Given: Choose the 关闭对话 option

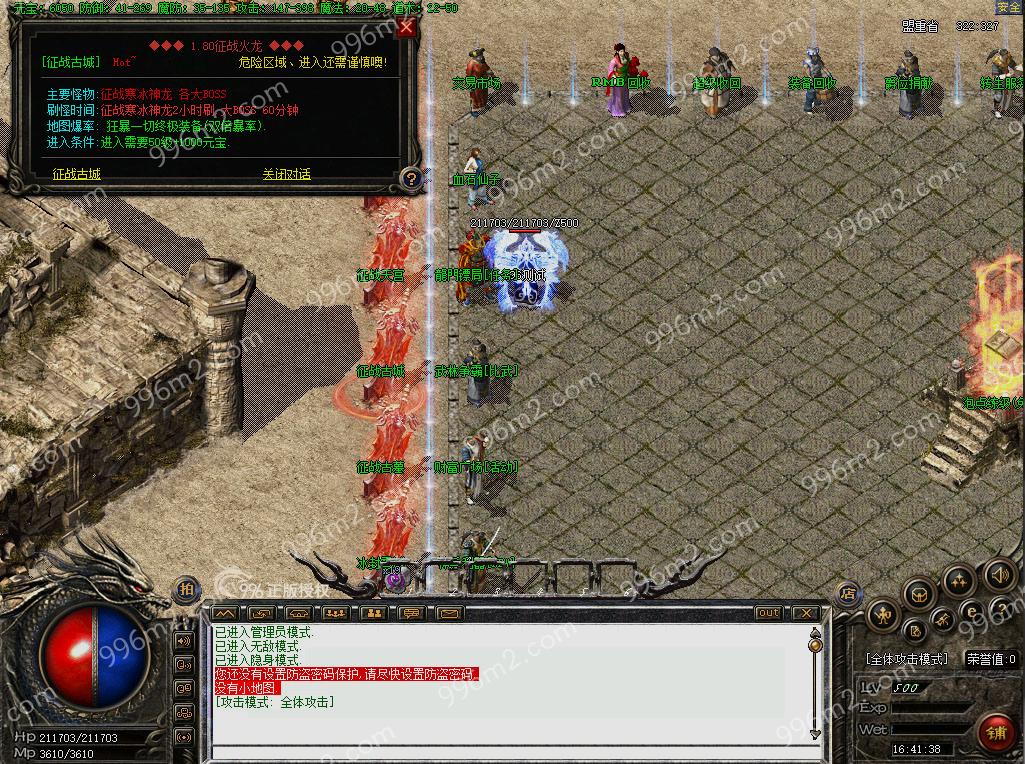Looking at the screenshot, I should 287,174.
